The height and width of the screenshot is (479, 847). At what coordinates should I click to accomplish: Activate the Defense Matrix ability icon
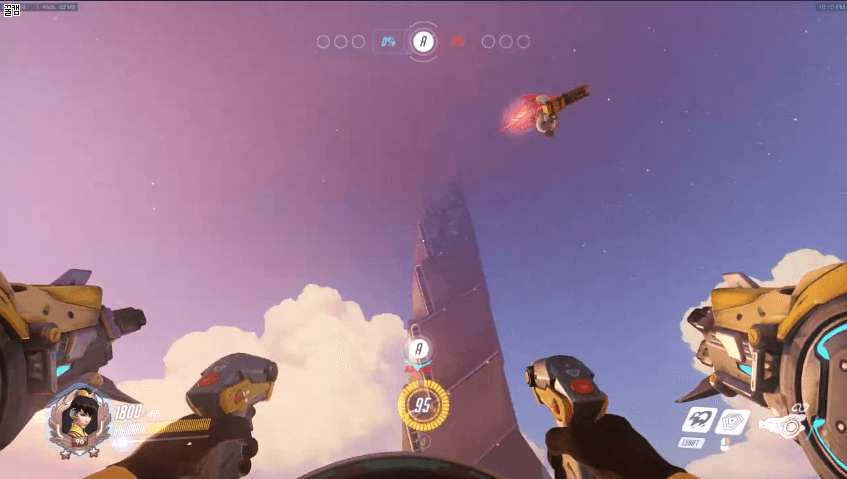pyautogui.click(x=734, y=422)
